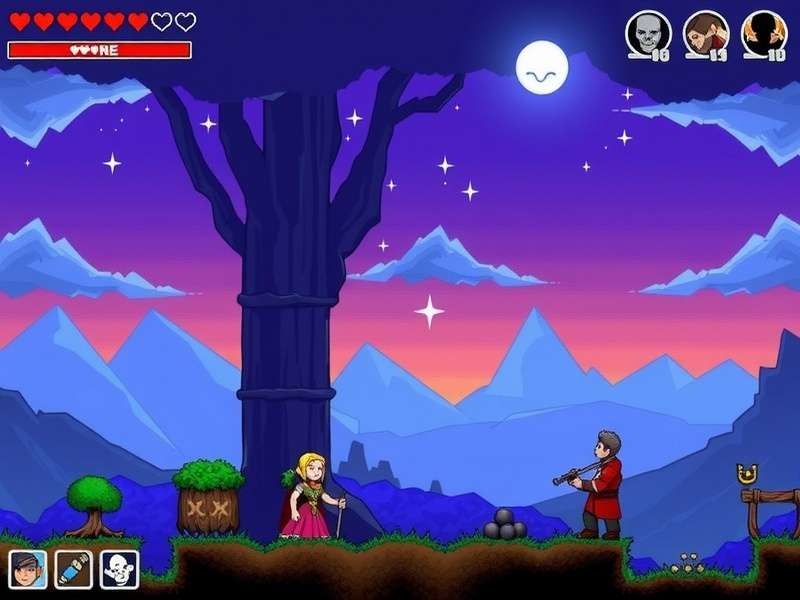Click the grey skull face round icon

(x=647, y=33)
